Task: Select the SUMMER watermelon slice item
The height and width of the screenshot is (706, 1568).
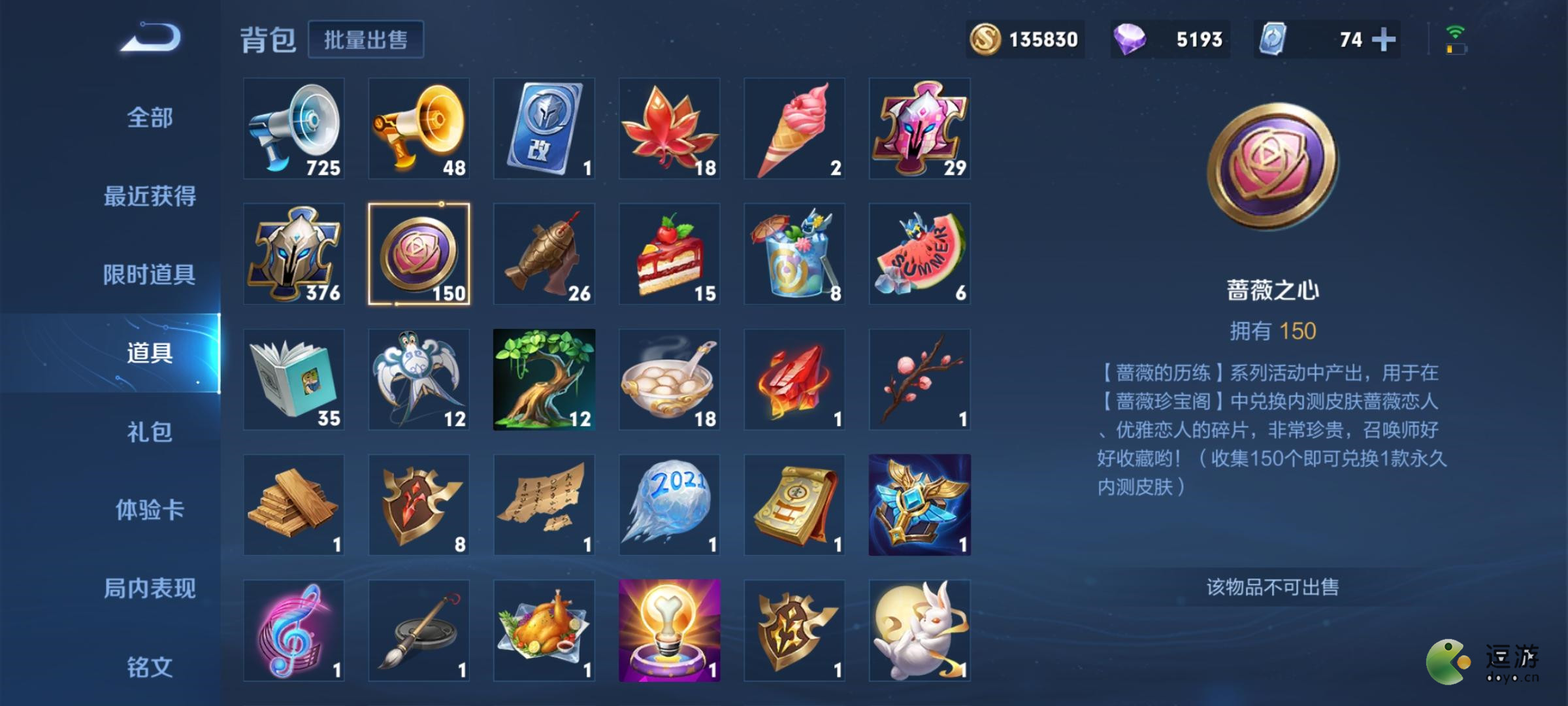Action: [x=920, y=255]
